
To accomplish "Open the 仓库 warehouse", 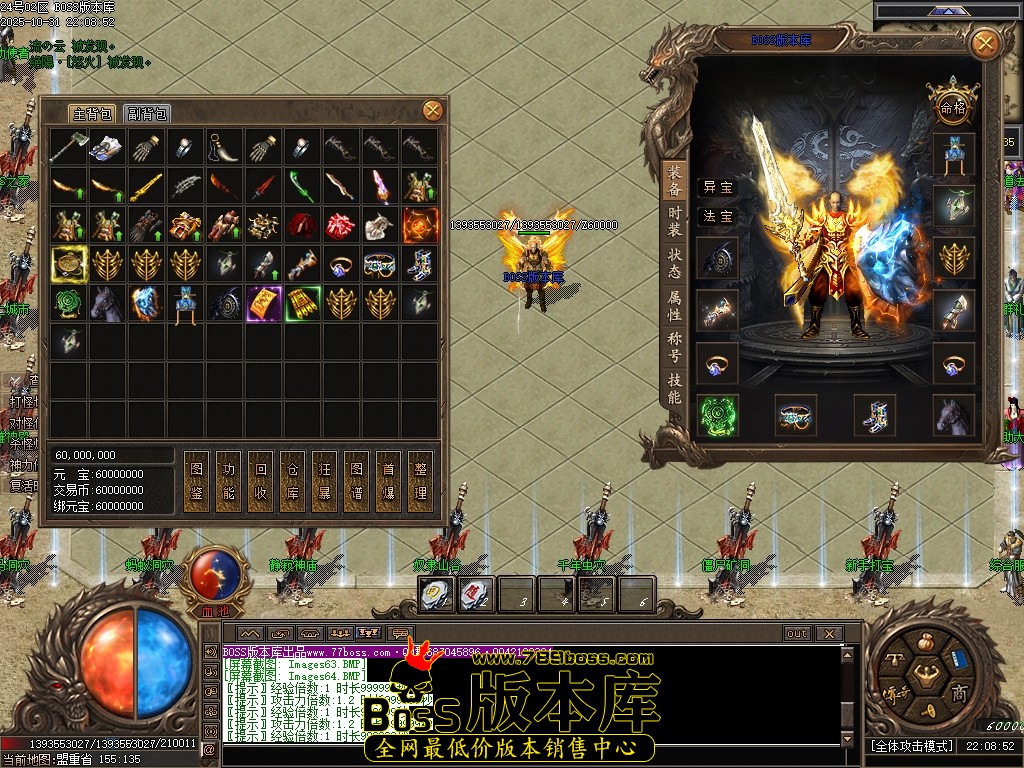I will point(293,480).
